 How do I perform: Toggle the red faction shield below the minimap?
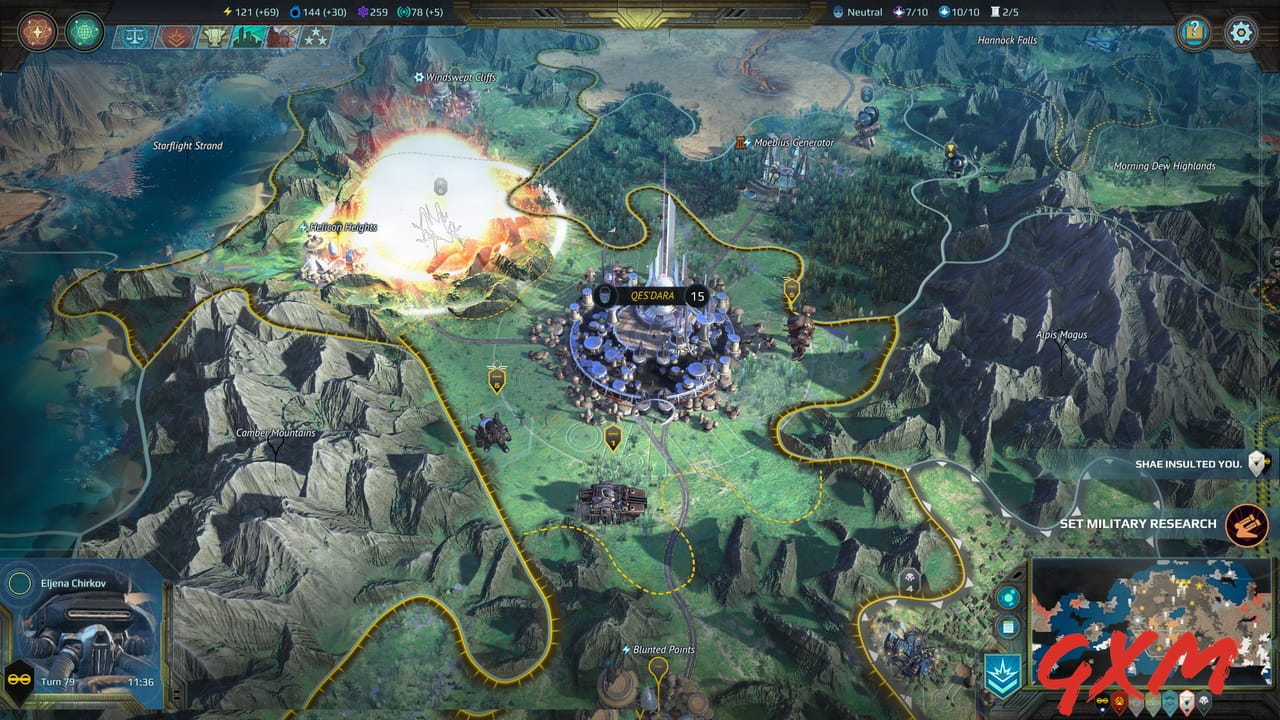click(x=1117, y=702)
